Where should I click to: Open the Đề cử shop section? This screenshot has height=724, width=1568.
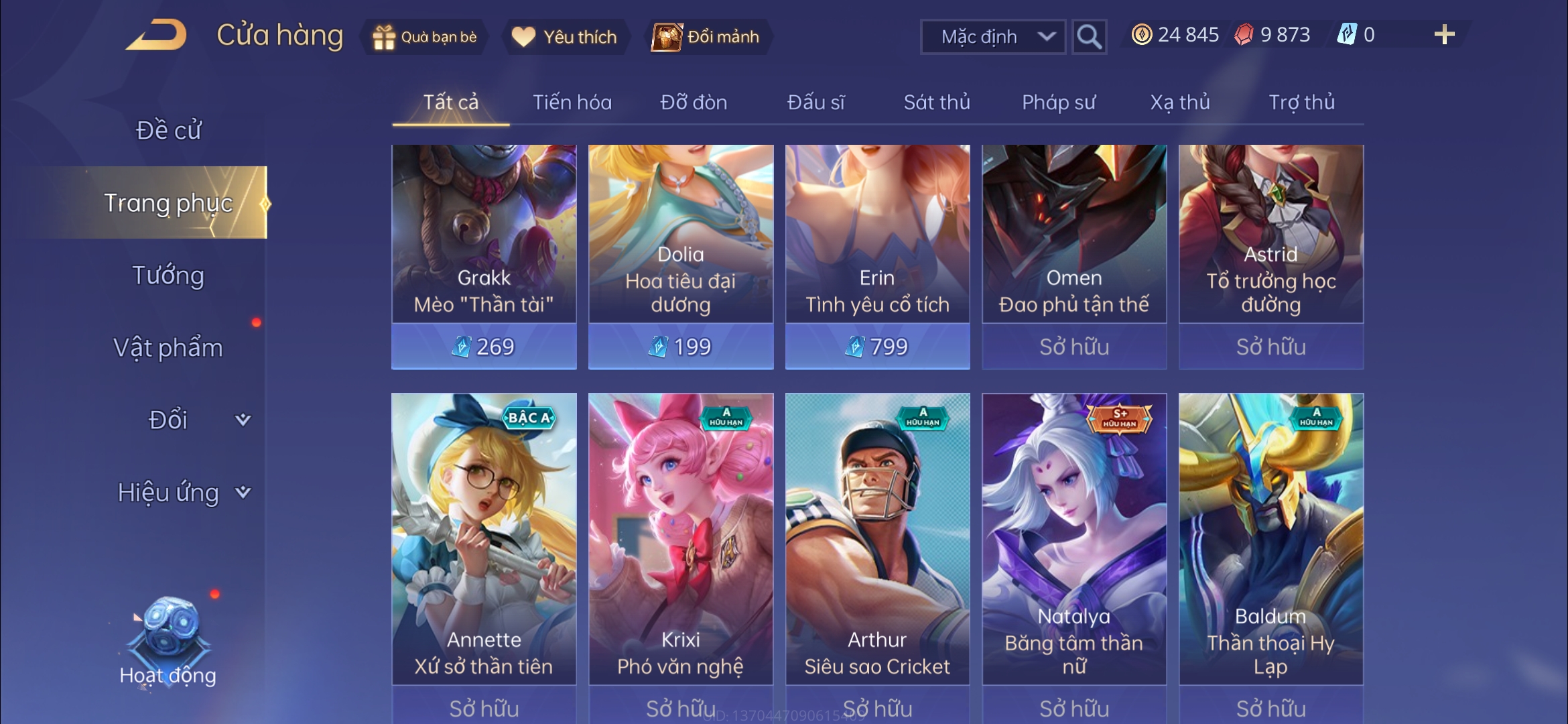click(x=168, y=131)
